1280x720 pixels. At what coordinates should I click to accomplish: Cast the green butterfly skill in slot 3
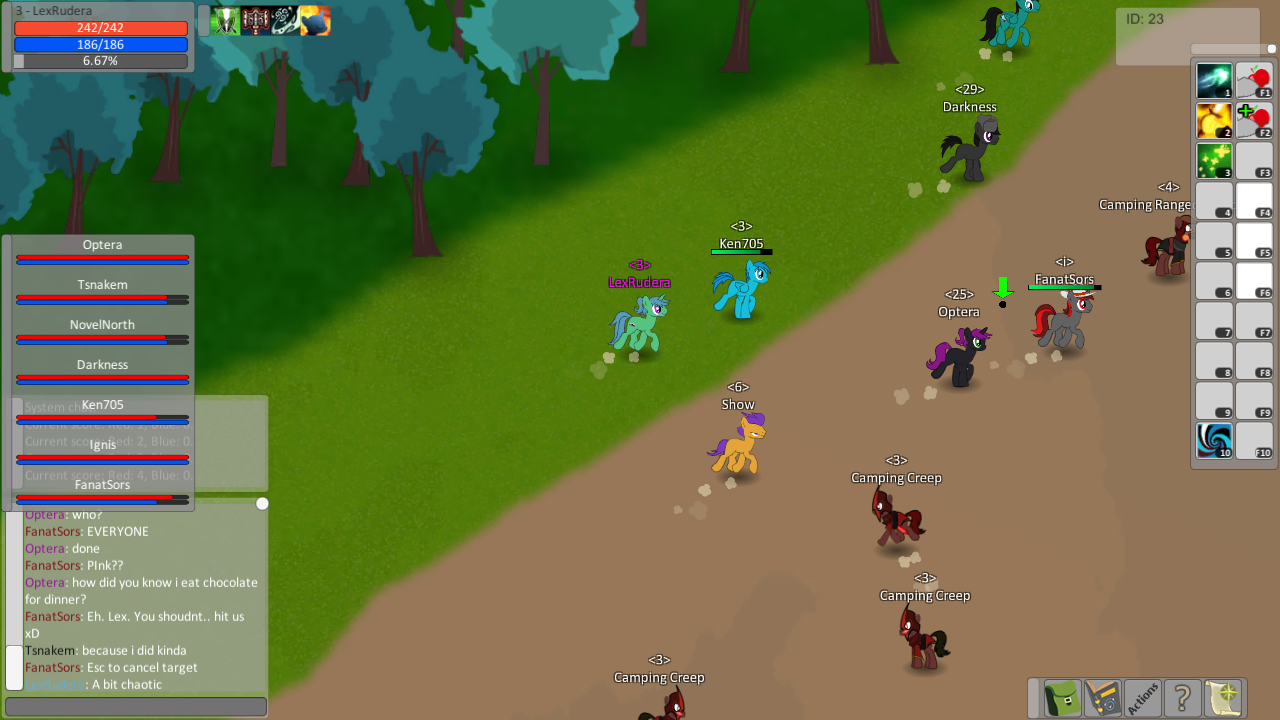1213,160
